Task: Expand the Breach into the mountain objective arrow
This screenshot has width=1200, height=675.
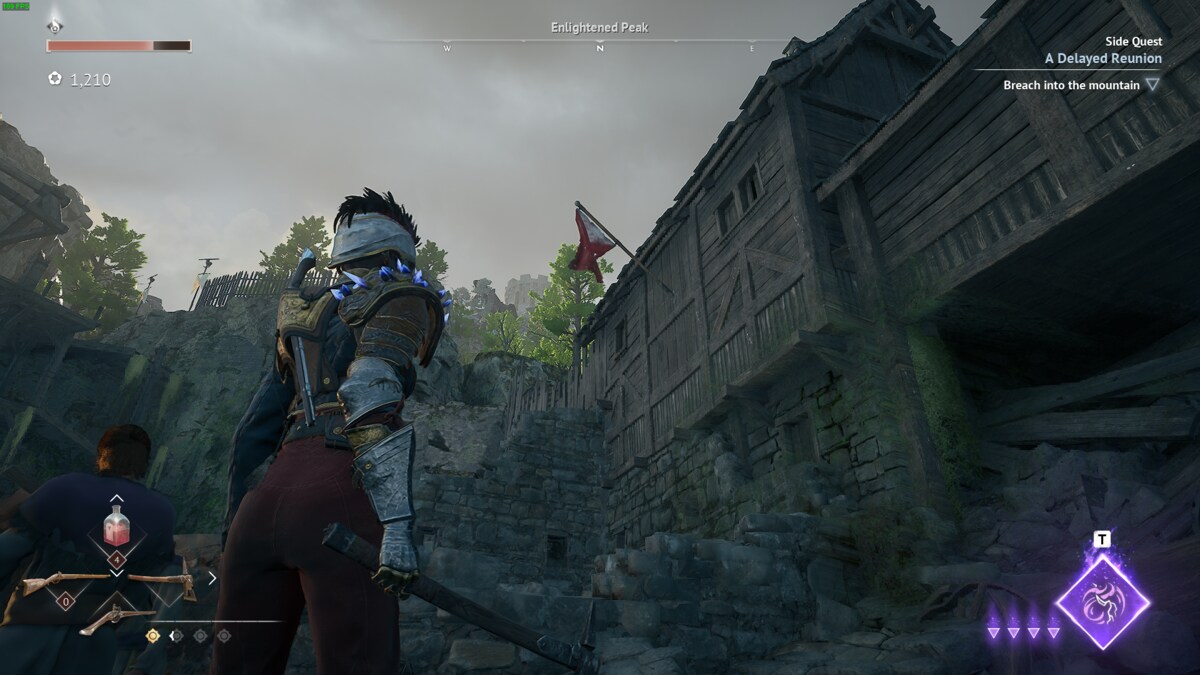Action: 1153,86
